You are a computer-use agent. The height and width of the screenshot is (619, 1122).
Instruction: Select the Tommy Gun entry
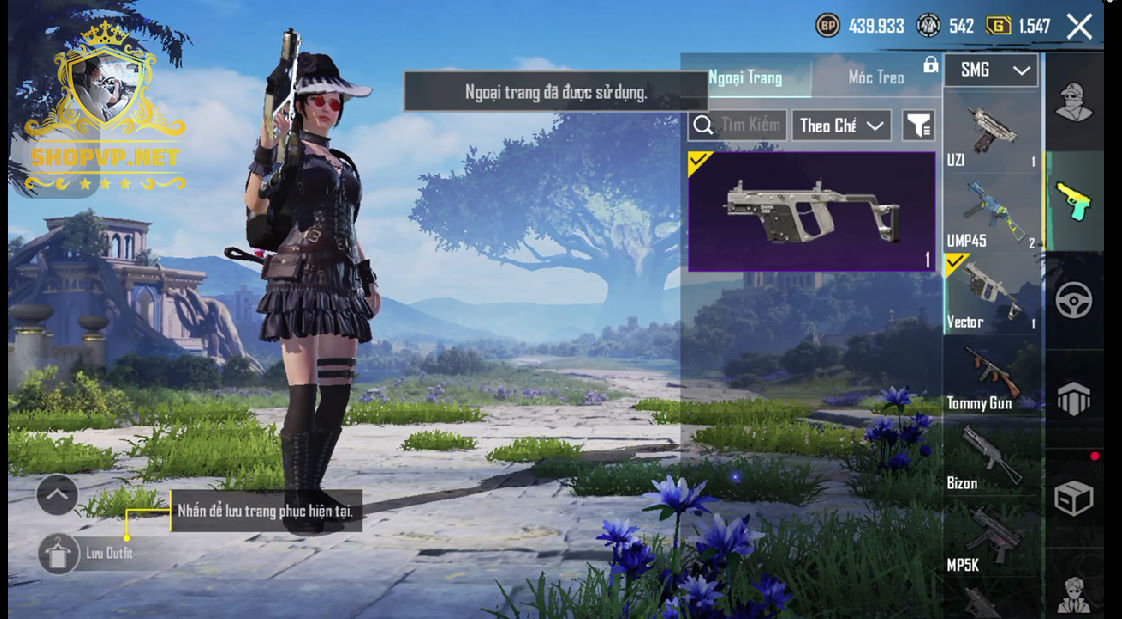[992, 375]
